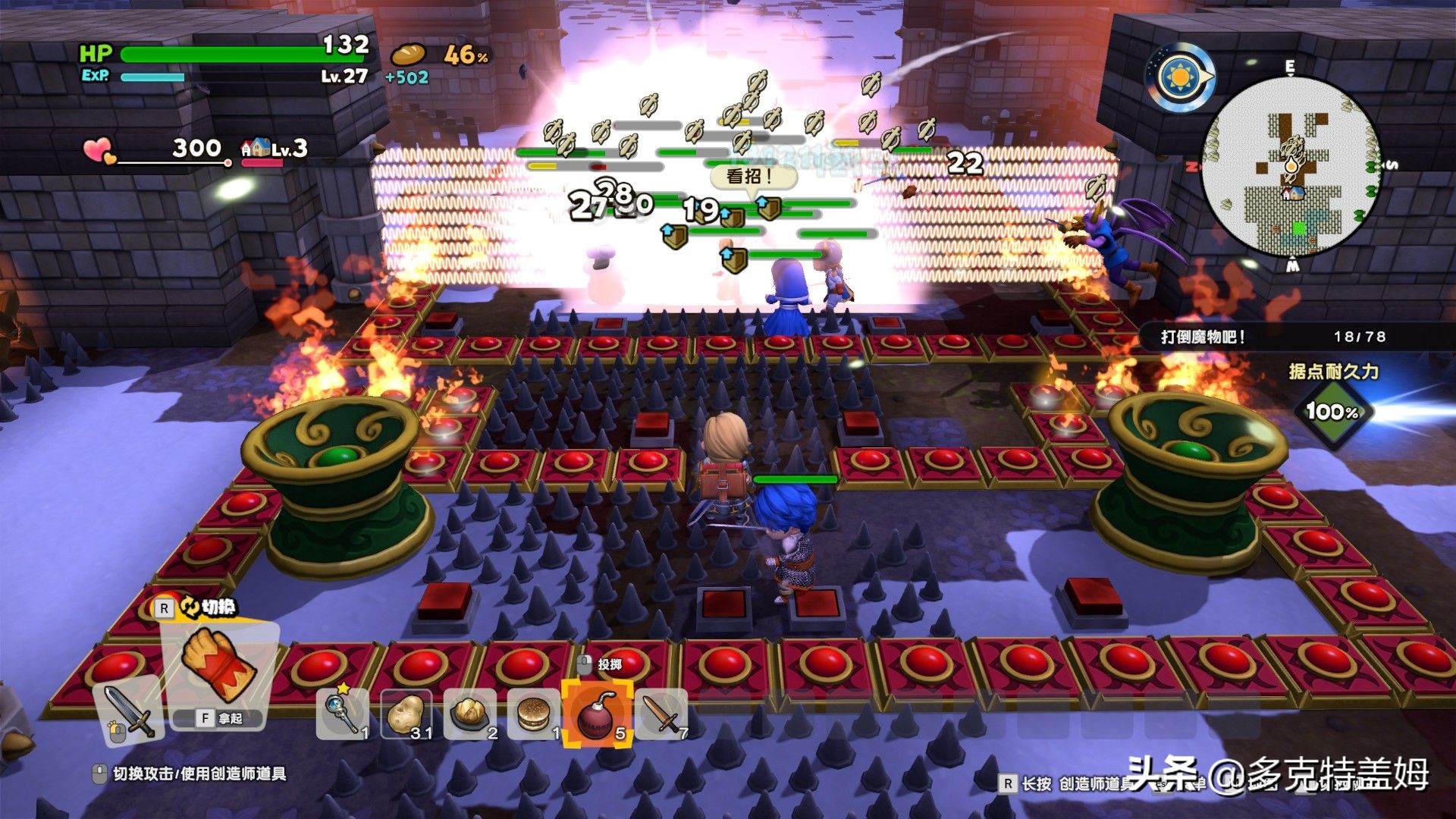Image resolution: width=1456 pixels, height=819 pixels.
Task: Click the pink hearts gratitude icon
Action: 99,150
